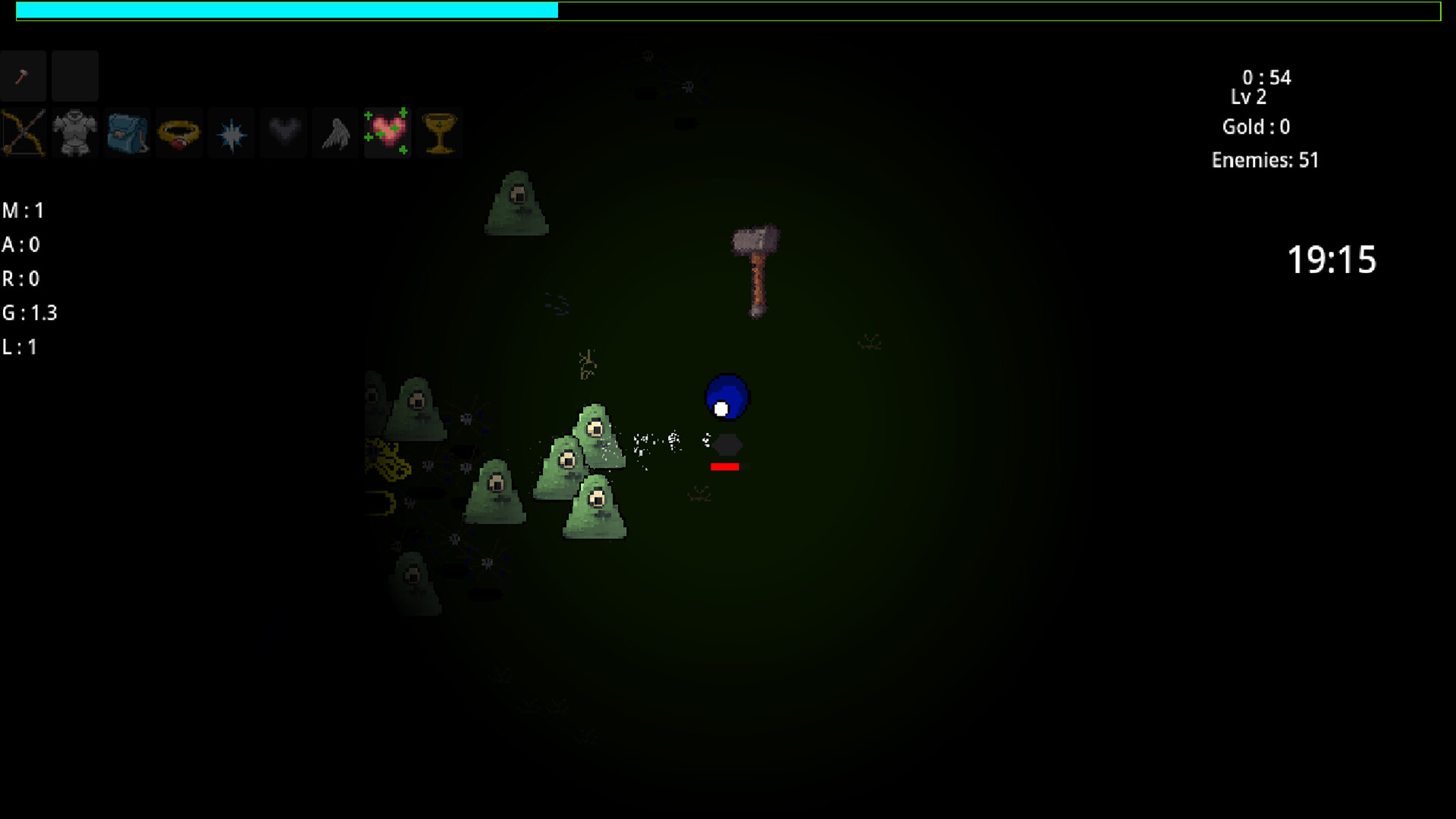Click the 19:15 match timer
The height and width of the screenshot is (819, 1456).
click(x=1332, y=259)
